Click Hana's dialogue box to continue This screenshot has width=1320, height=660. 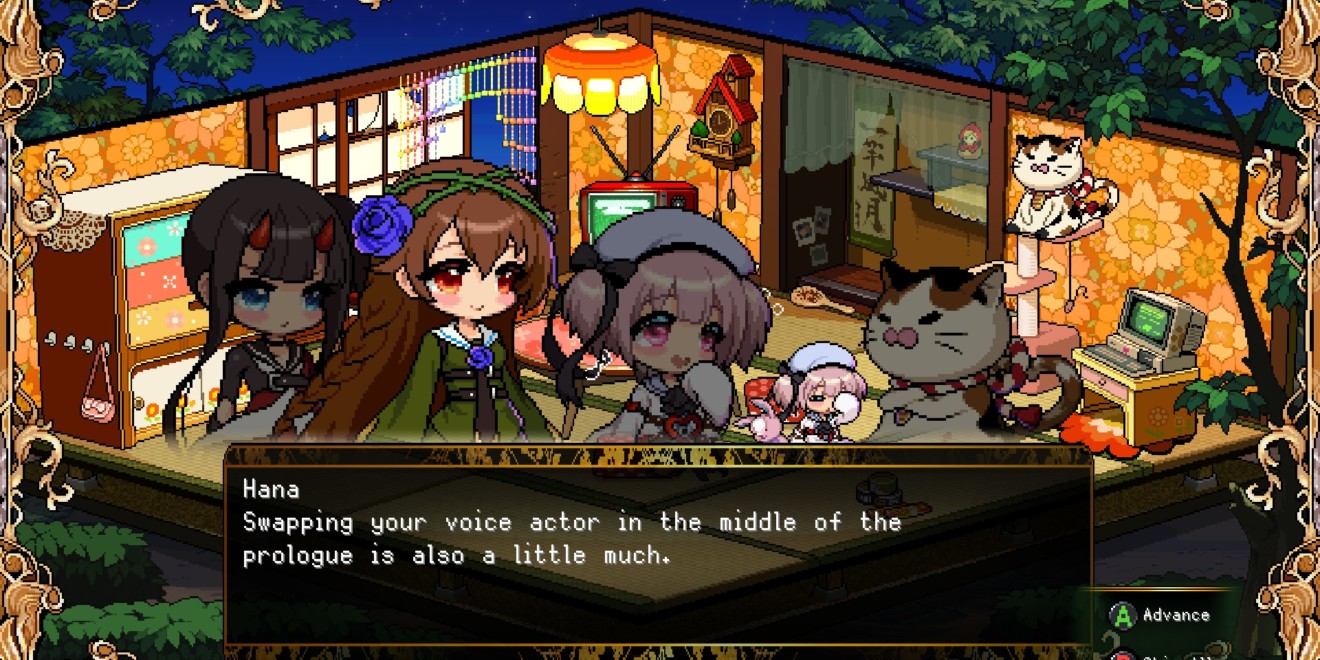[657, 545]
